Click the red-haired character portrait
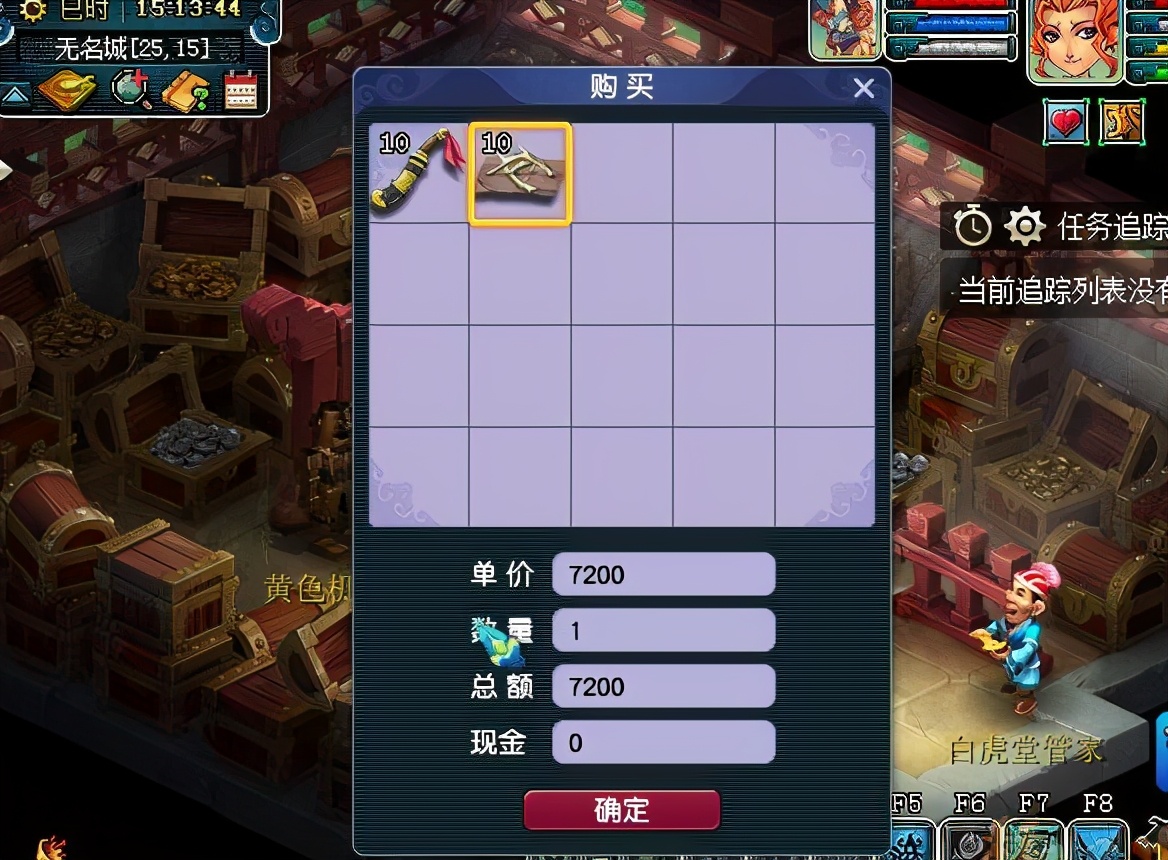The width and height of the screenshot is (1168, 860). click(x=1074, y=40)
